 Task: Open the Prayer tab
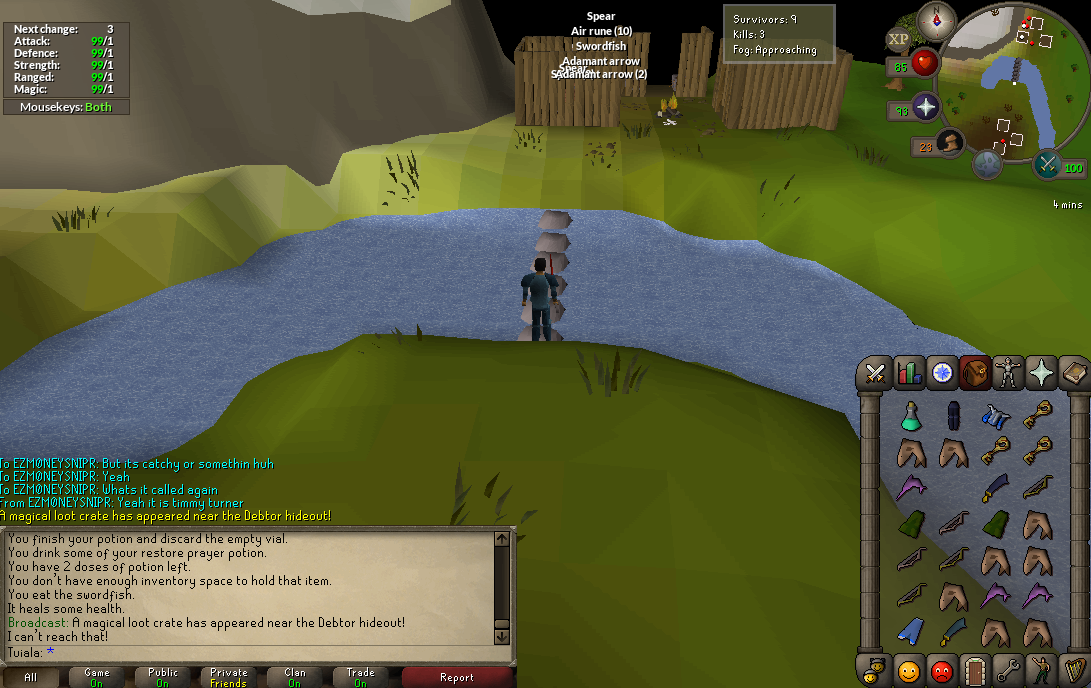pyautogui.click(x=1040, y=374)
